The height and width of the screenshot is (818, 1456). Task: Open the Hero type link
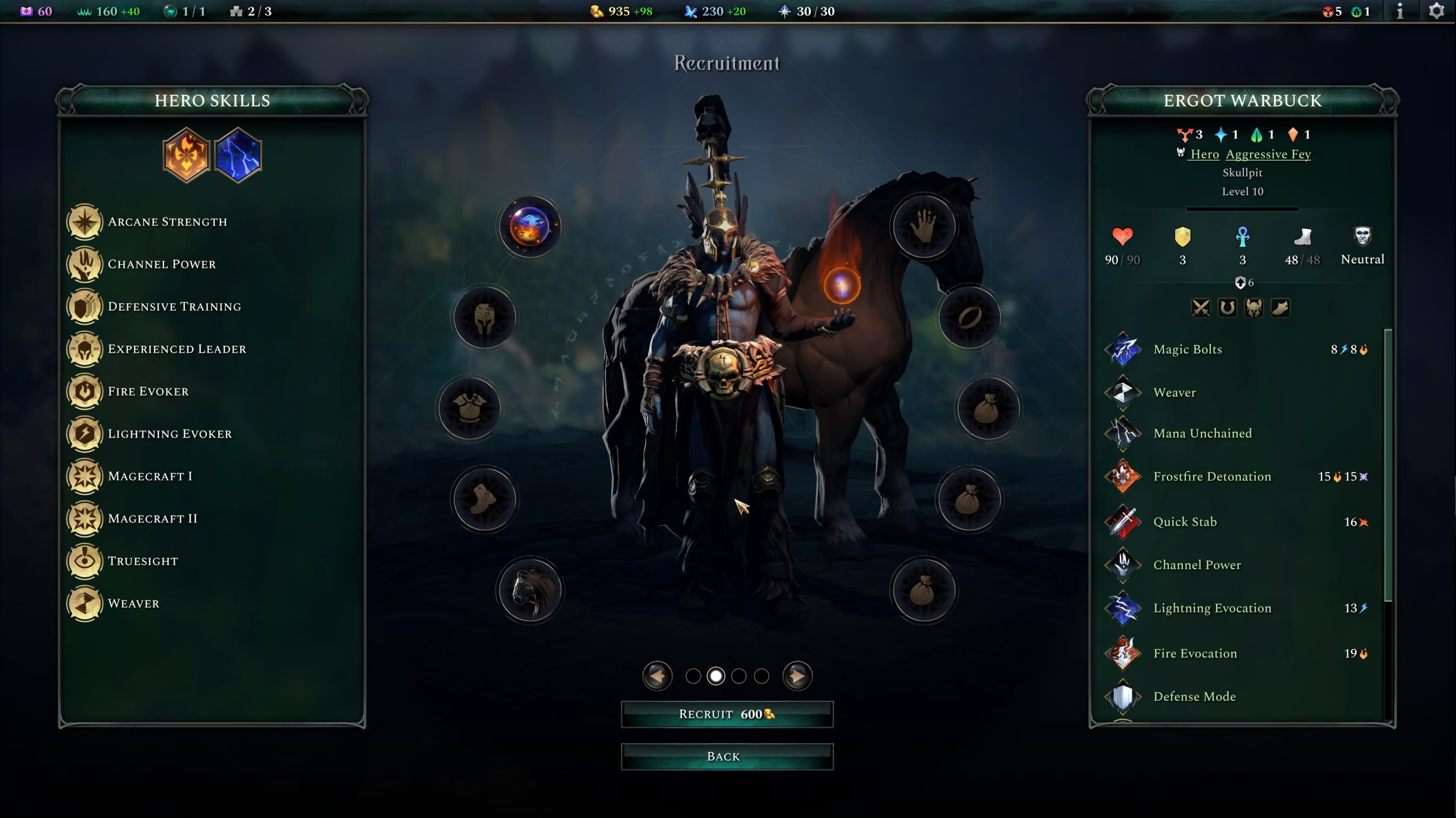pos(1204,154)
